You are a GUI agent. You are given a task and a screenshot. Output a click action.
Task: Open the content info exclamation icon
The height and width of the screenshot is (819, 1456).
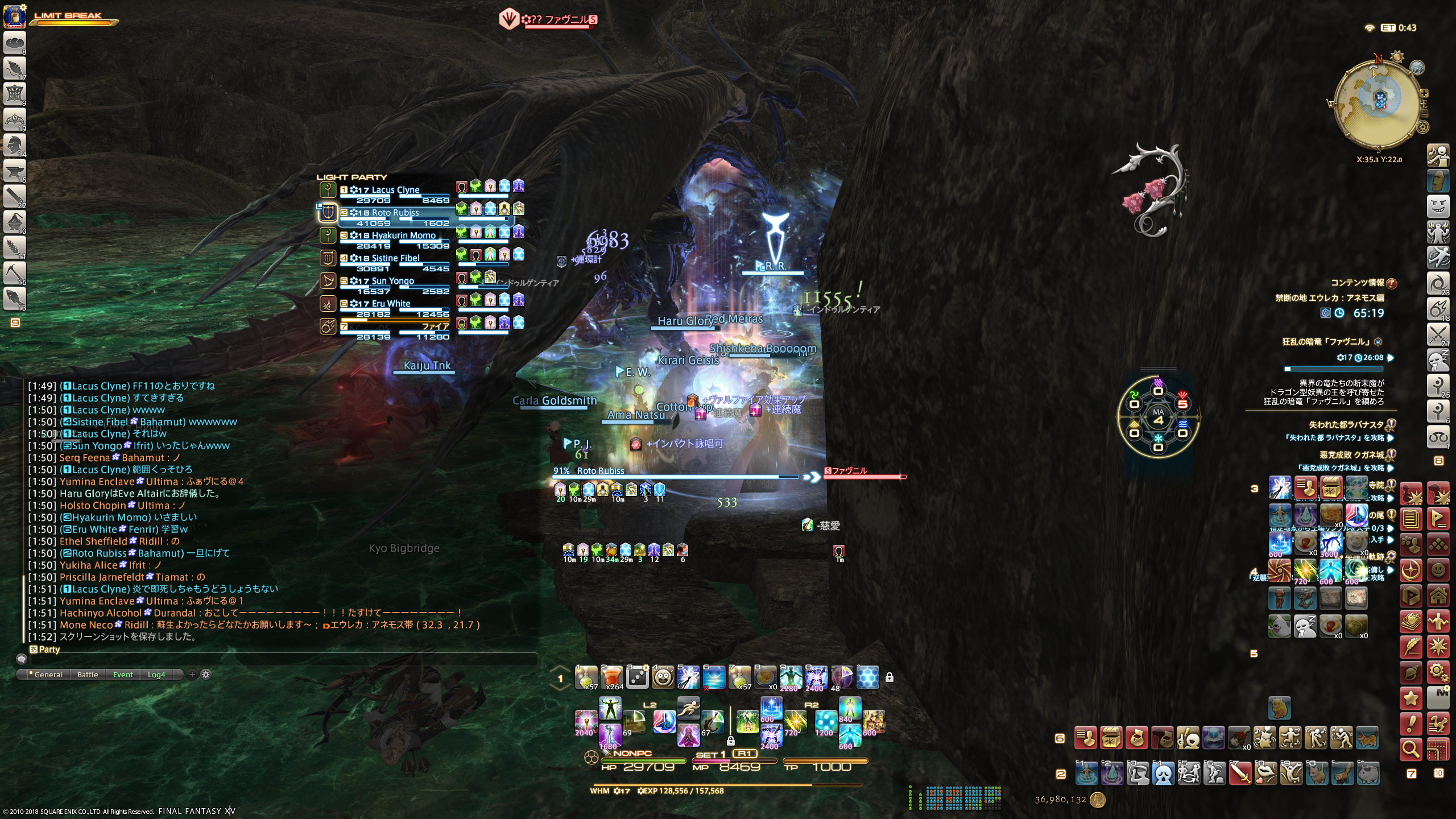(1392, 283)
